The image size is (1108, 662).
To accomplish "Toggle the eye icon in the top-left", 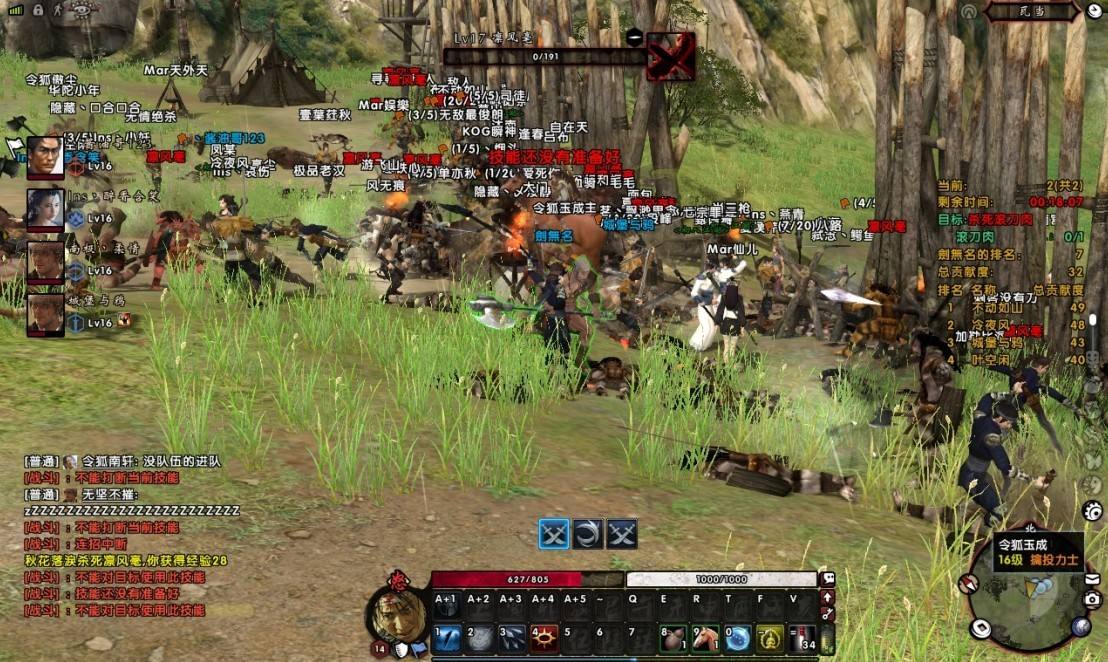I will 83,10.
